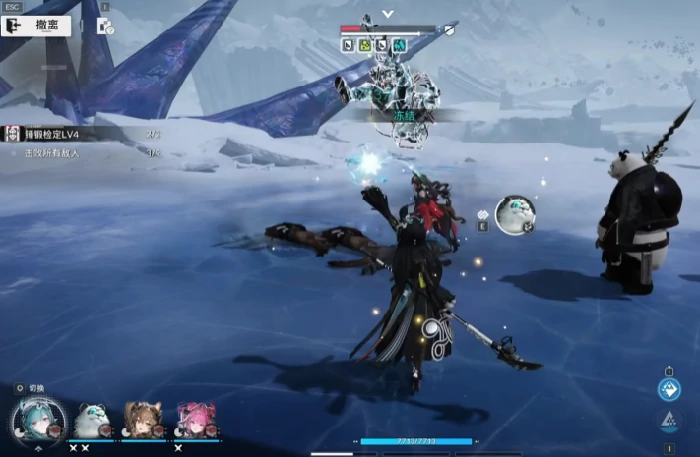Switch to the pink-haired character portrait
The image size is (700, 457).
[x=195, y=420]
